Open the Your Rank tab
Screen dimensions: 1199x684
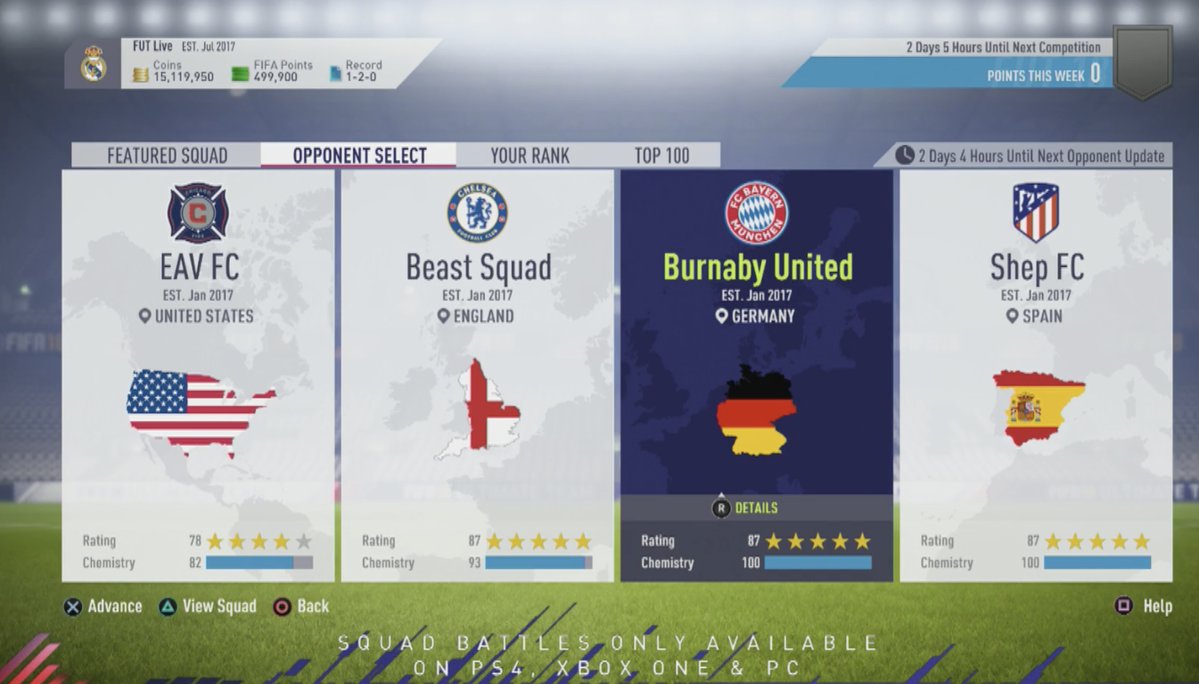click(x=529, y=156)
